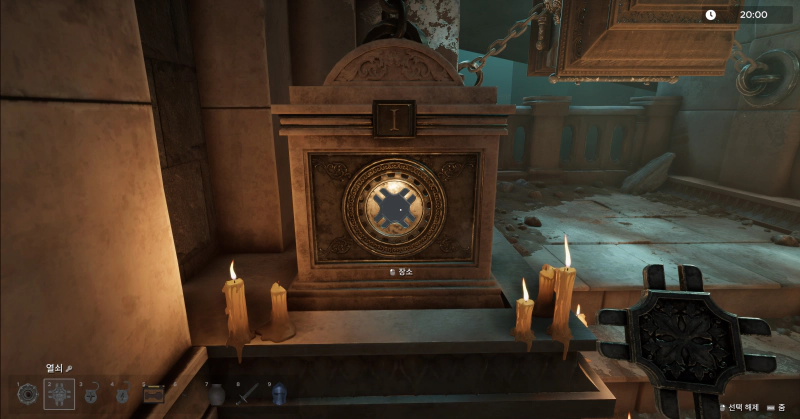
Task: Choose the padlock in hotbar slot 3
Action: point(90,395)
